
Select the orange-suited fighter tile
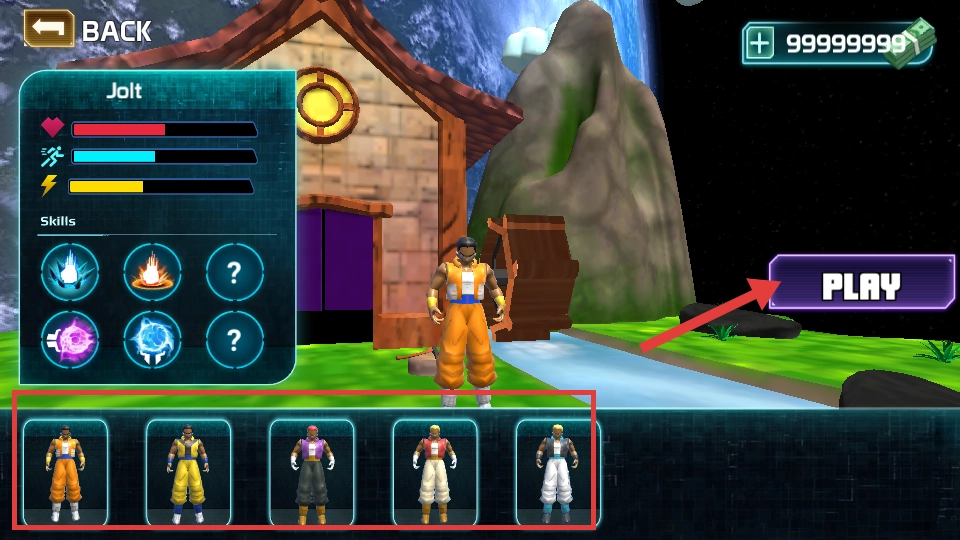[65, 472]
